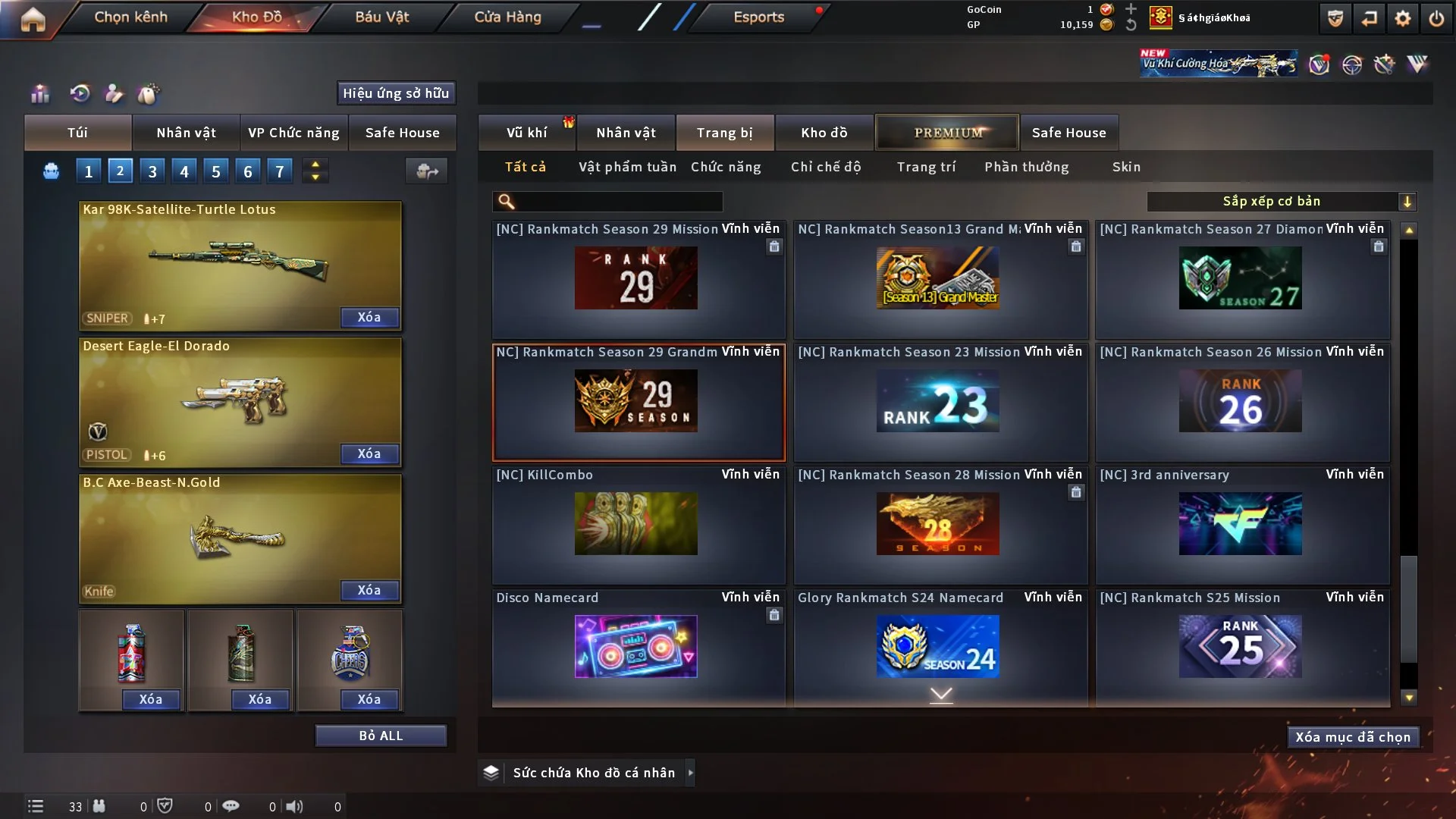Select bag slot 5
Image resolution: width=1456 pixels, height=819 pixels.
pyautogui.click(x=215, y=171)
